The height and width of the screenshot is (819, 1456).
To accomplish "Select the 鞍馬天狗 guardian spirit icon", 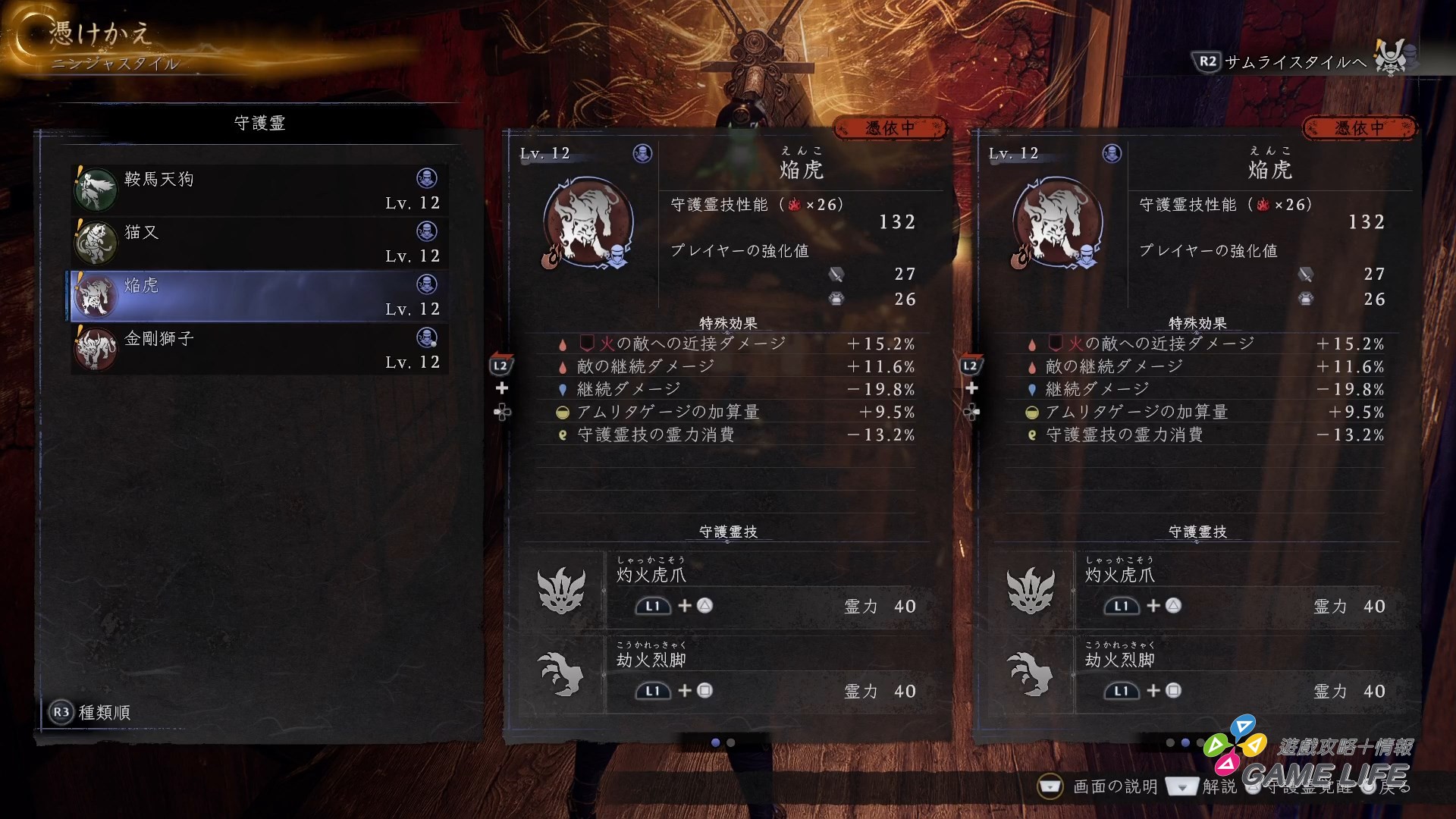I will [96, 189].
